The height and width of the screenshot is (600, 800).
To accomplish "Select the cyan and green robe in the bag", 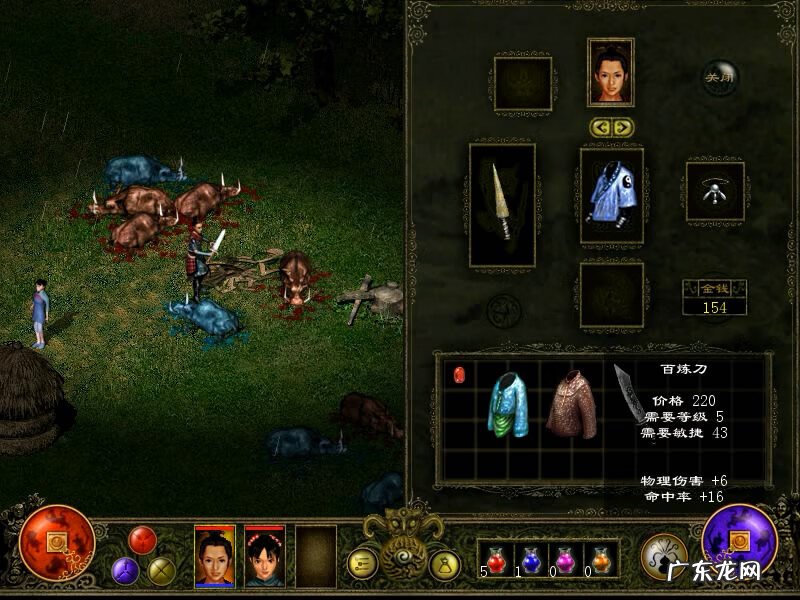I will point(508,403).
